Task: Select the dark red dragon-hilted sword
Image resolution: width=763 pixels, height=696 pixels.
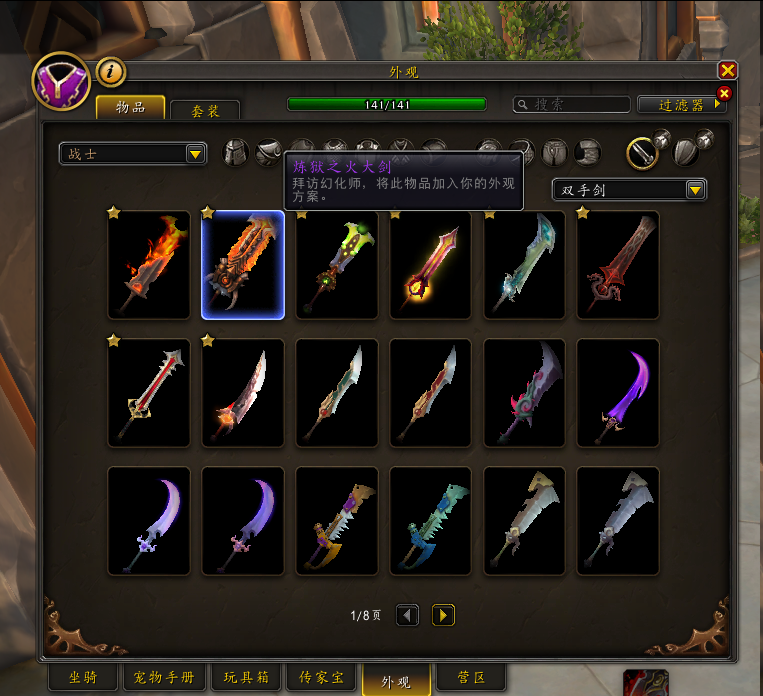Action: (x=618, y=265)
